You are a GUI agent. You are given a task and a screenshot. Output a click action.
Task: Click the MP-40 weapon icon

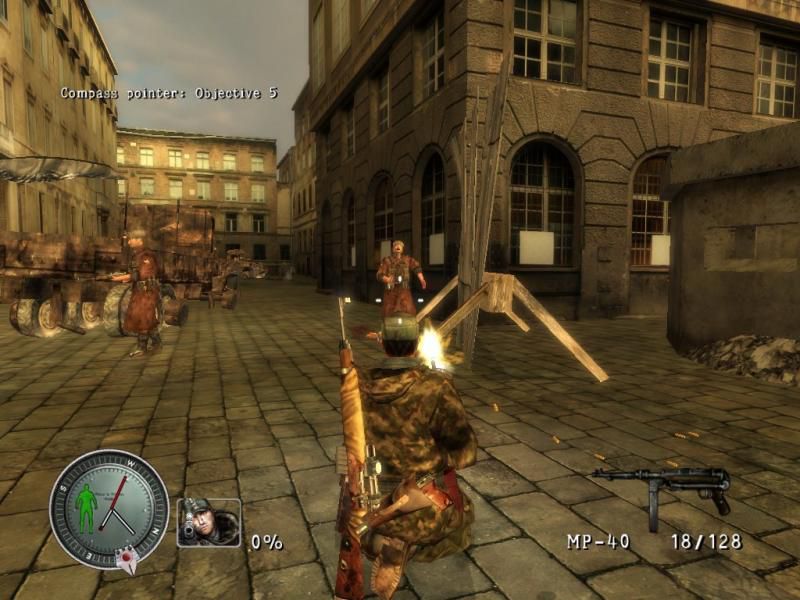[x=663, y=489]
